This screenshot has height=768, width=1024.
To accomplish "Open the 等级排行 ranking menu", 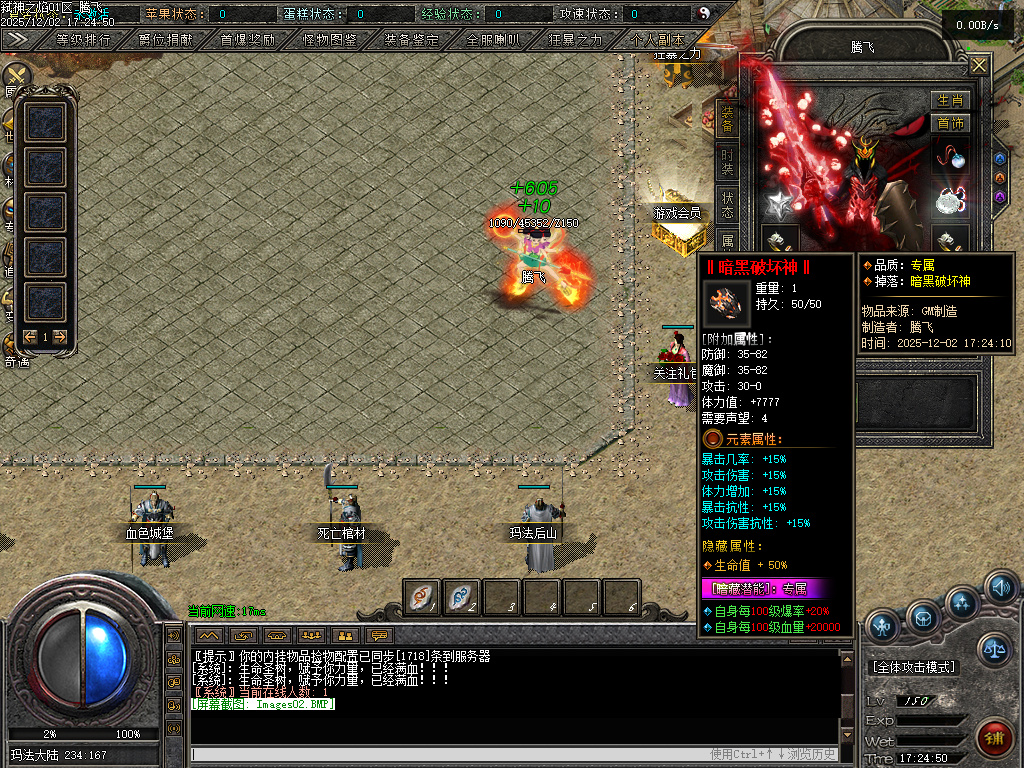I will point(83,41).
